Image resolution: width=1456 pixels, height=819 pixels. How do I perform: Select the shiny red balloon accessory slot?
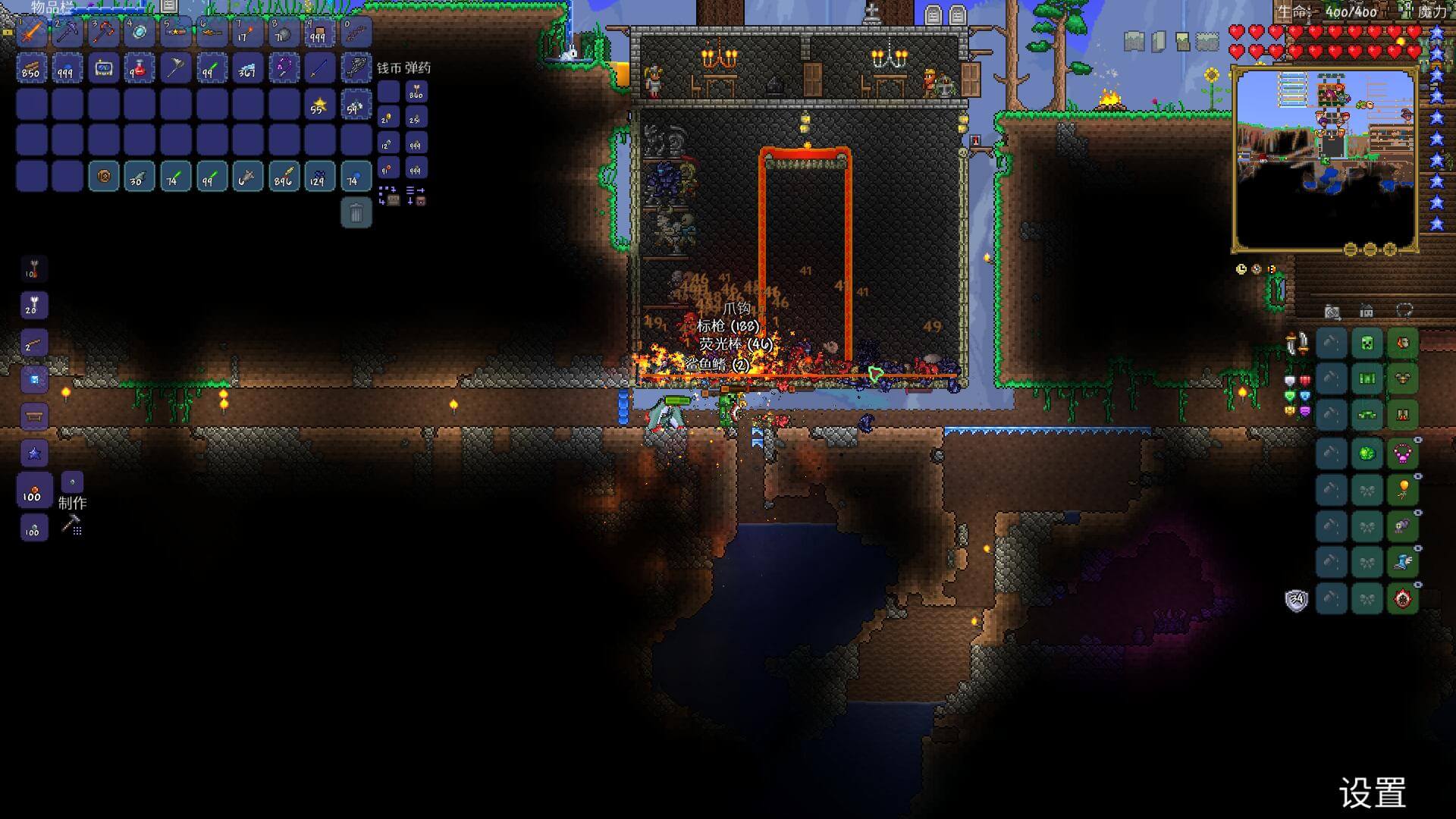(x=1403, y=490)
